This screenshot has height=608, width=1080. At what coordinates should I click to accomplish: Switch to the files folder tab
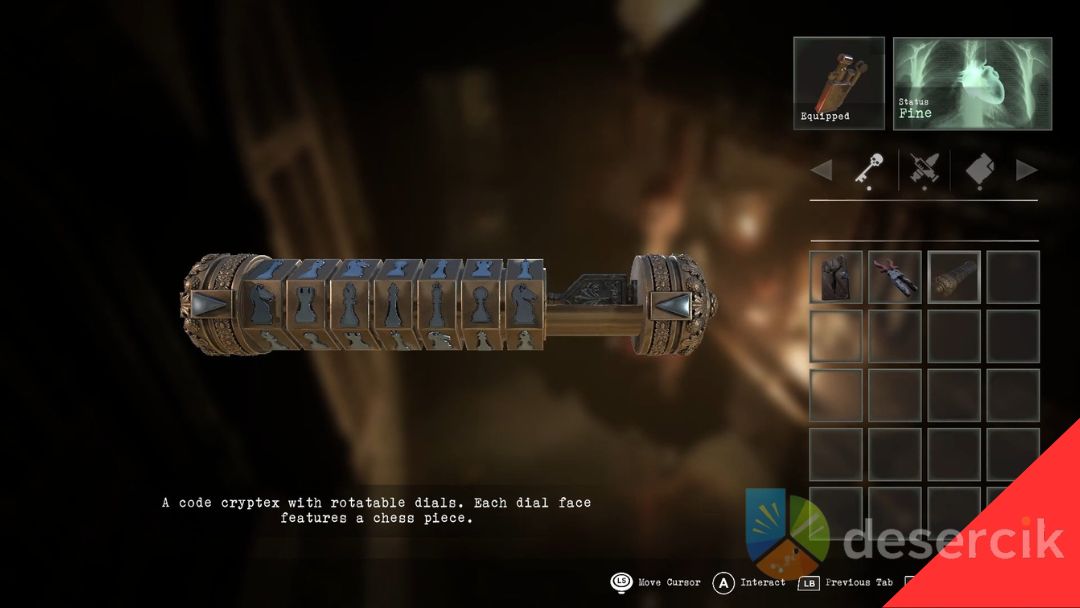[x=979, y=171]
